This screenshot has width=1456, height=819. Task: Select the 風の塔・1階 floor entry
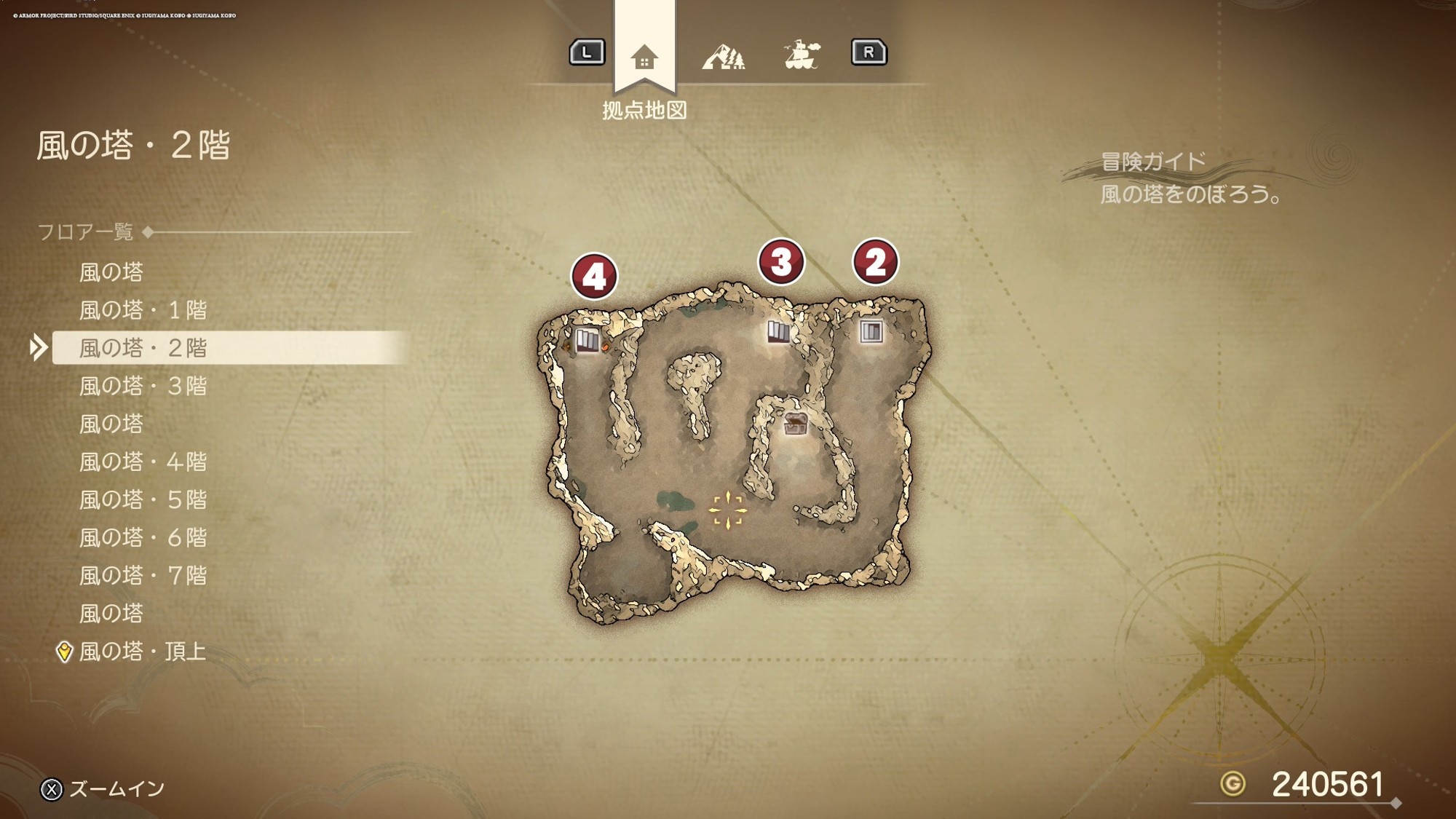[x=143, y=310]
